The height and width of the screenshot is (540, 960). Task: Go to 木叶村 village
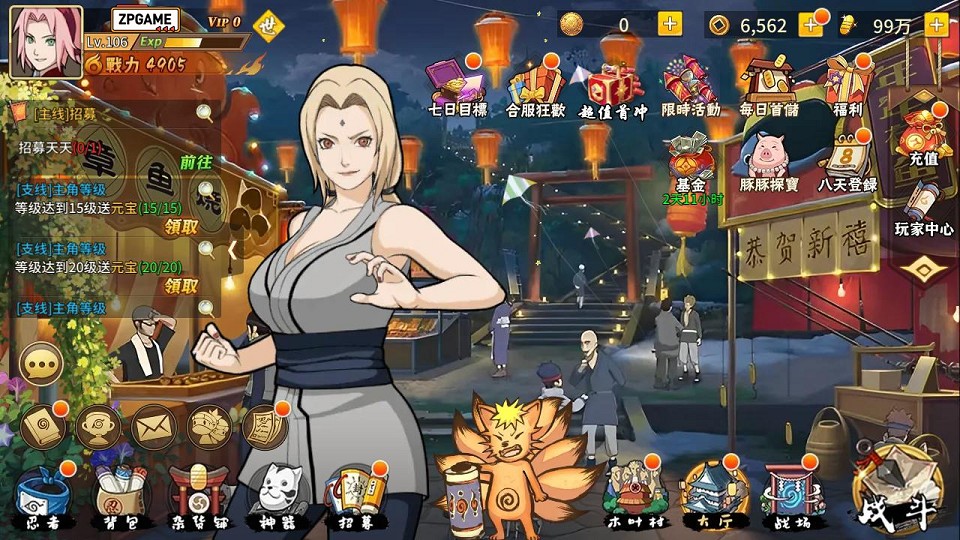[632, 493]
